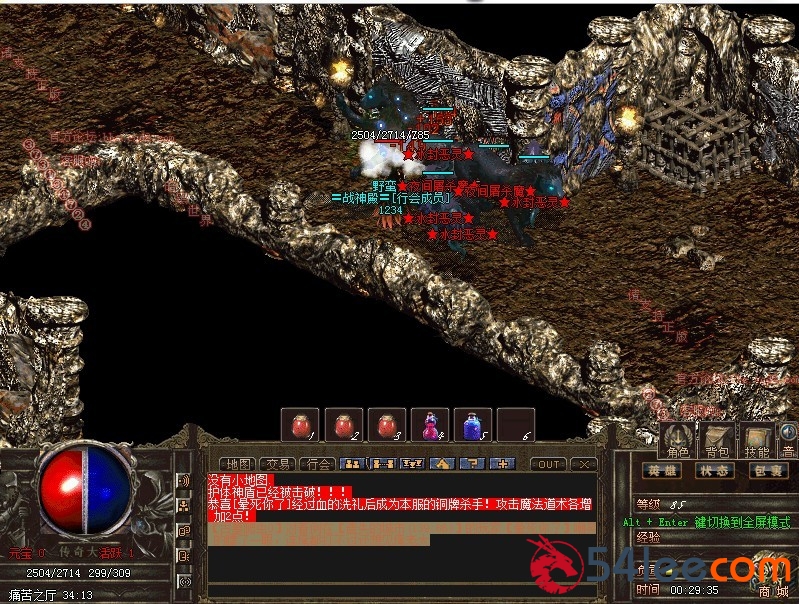
Task: Open the 技能 skills panel
Action: pyautogui.click(x=757, y=439)
